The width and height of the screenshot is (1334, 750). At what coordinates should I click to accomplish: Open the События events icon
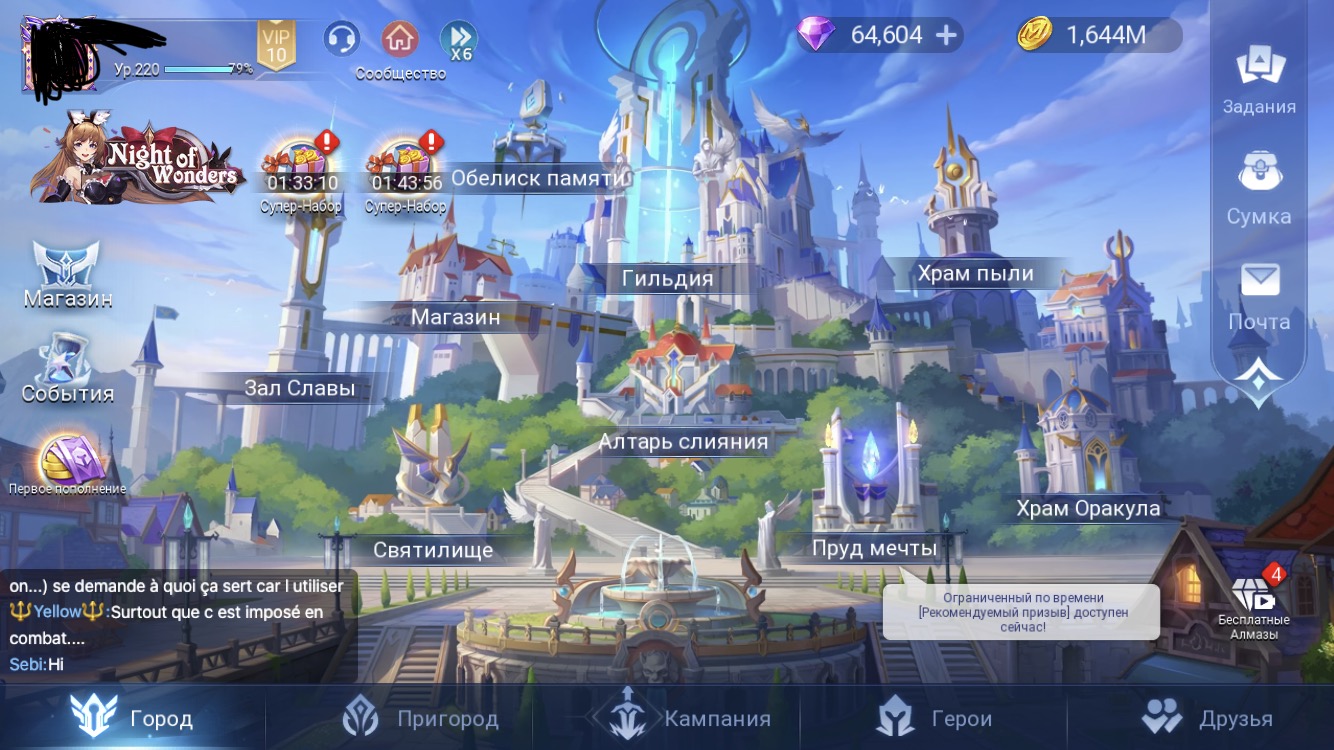(67, 367)
